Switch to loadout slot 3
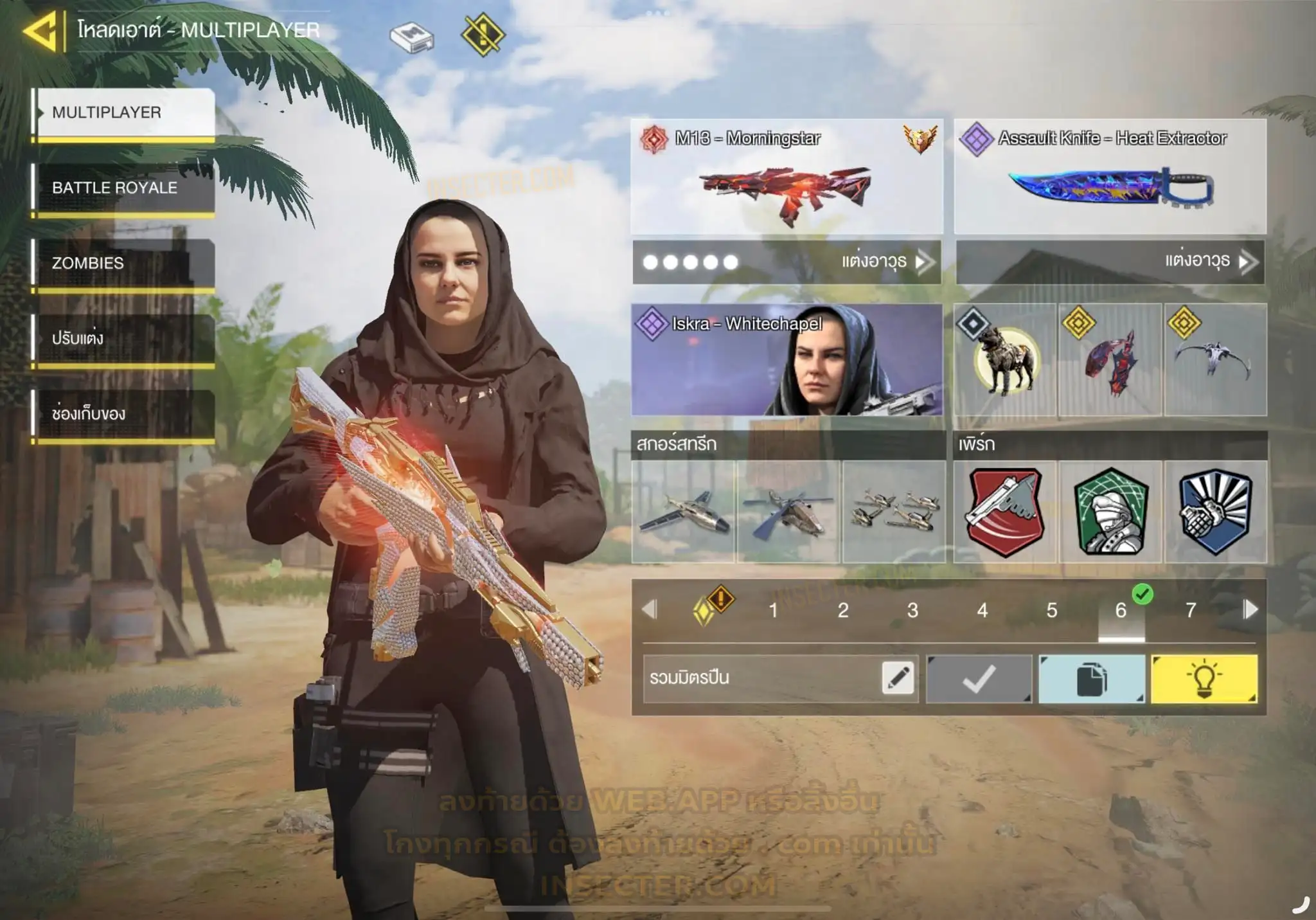The width and height of the screenshot is (1316, 920). [x=912, y=610]
